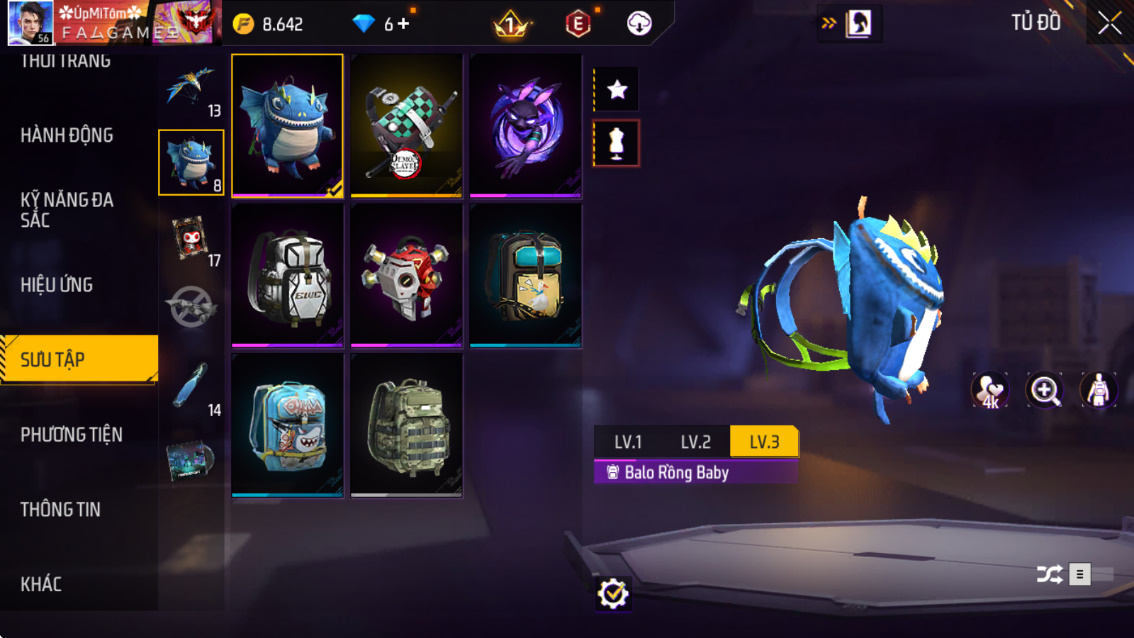Go to the THÔNG TIN section
Viewport: 1134px width, 638px height.
61,509
